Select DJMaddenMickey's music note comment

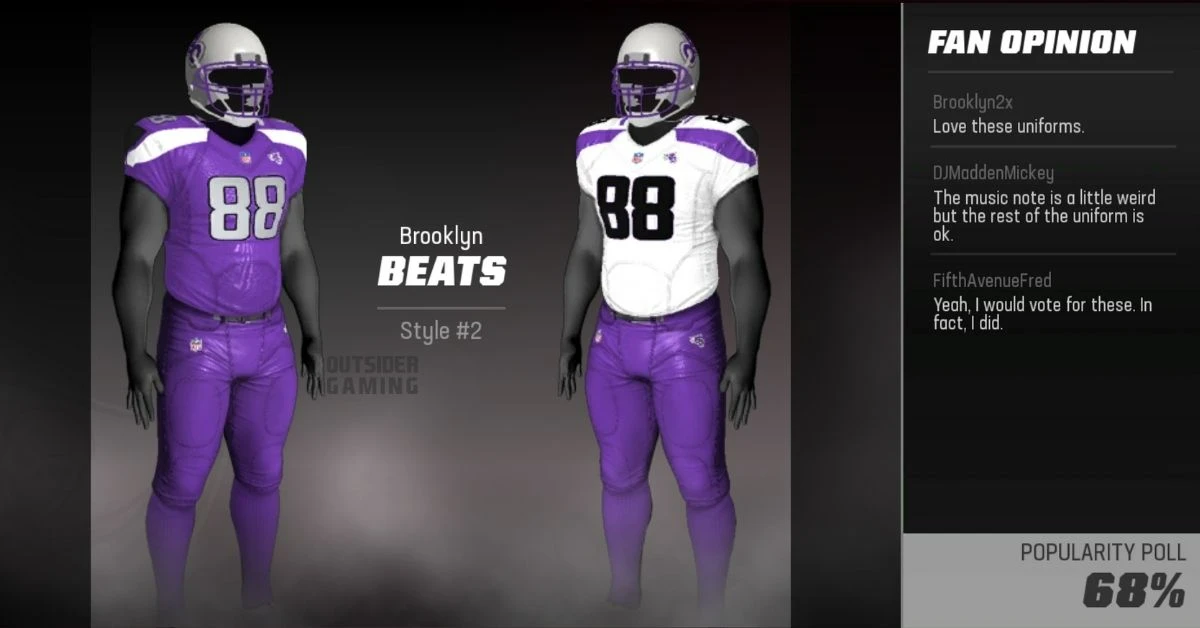pos(1044,204)
